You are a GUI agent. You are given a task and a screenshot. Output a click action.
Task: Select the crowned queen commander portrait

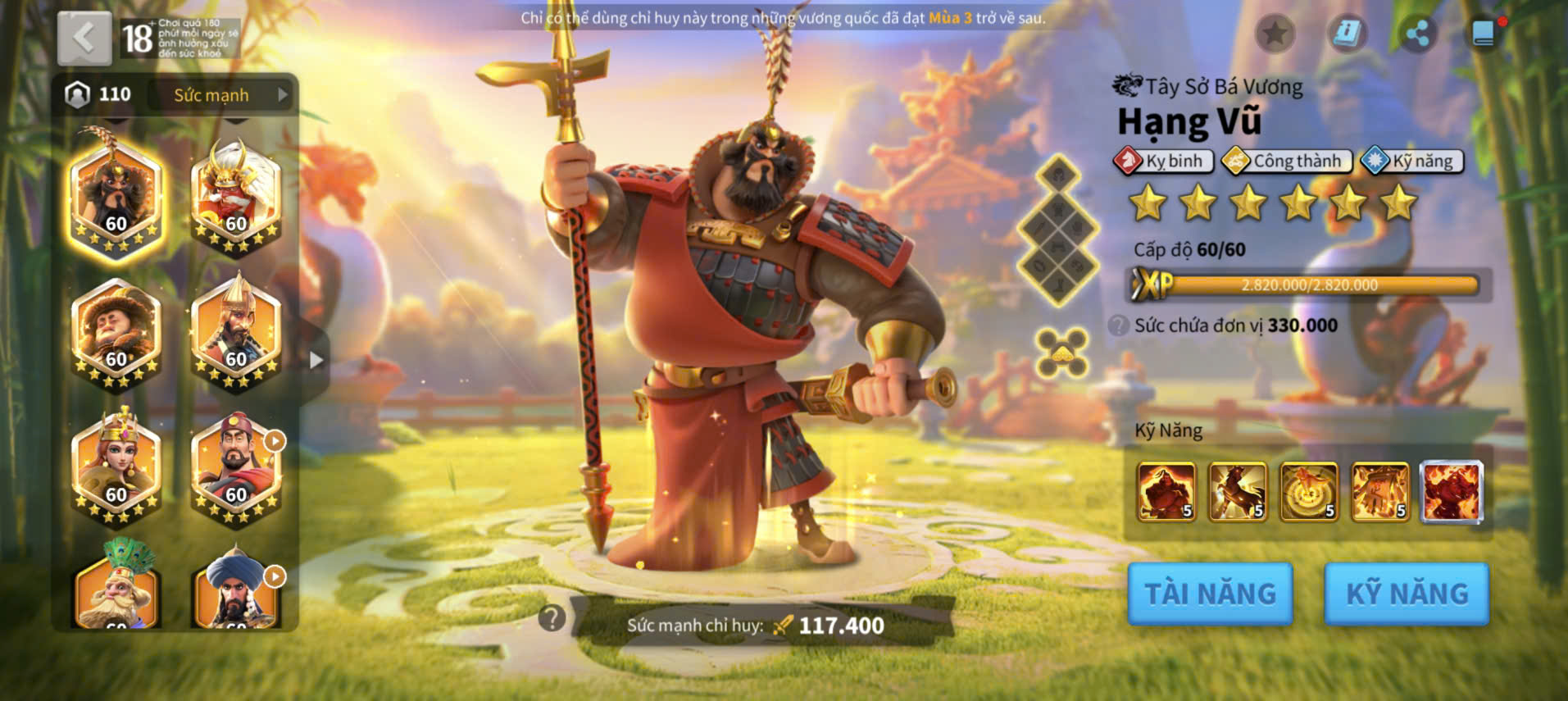point(116,466)
